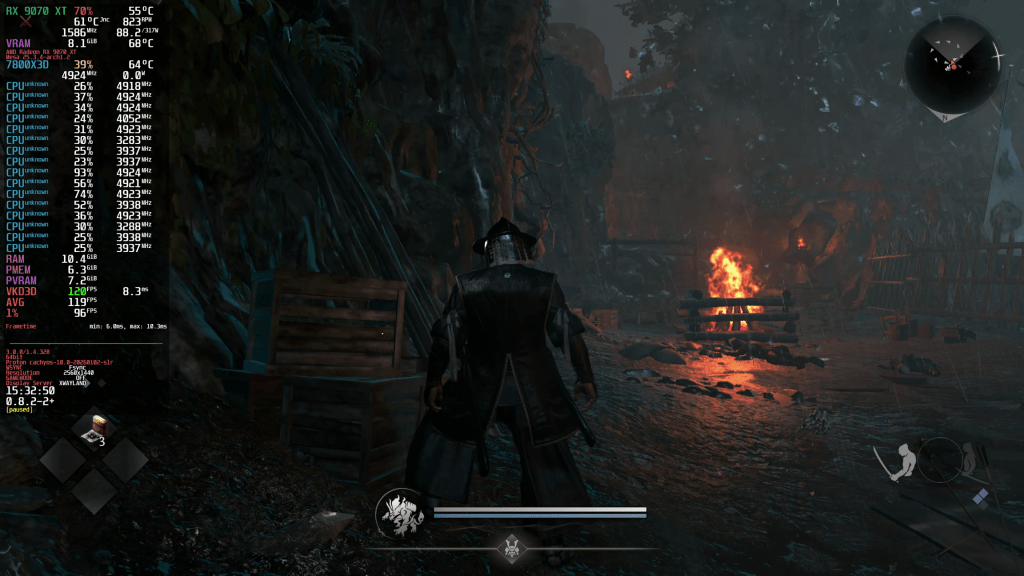Image resolution: width=1024 pixels, height=576 pixels.
Task: Click the circular minimap compass
Action: 952,65
